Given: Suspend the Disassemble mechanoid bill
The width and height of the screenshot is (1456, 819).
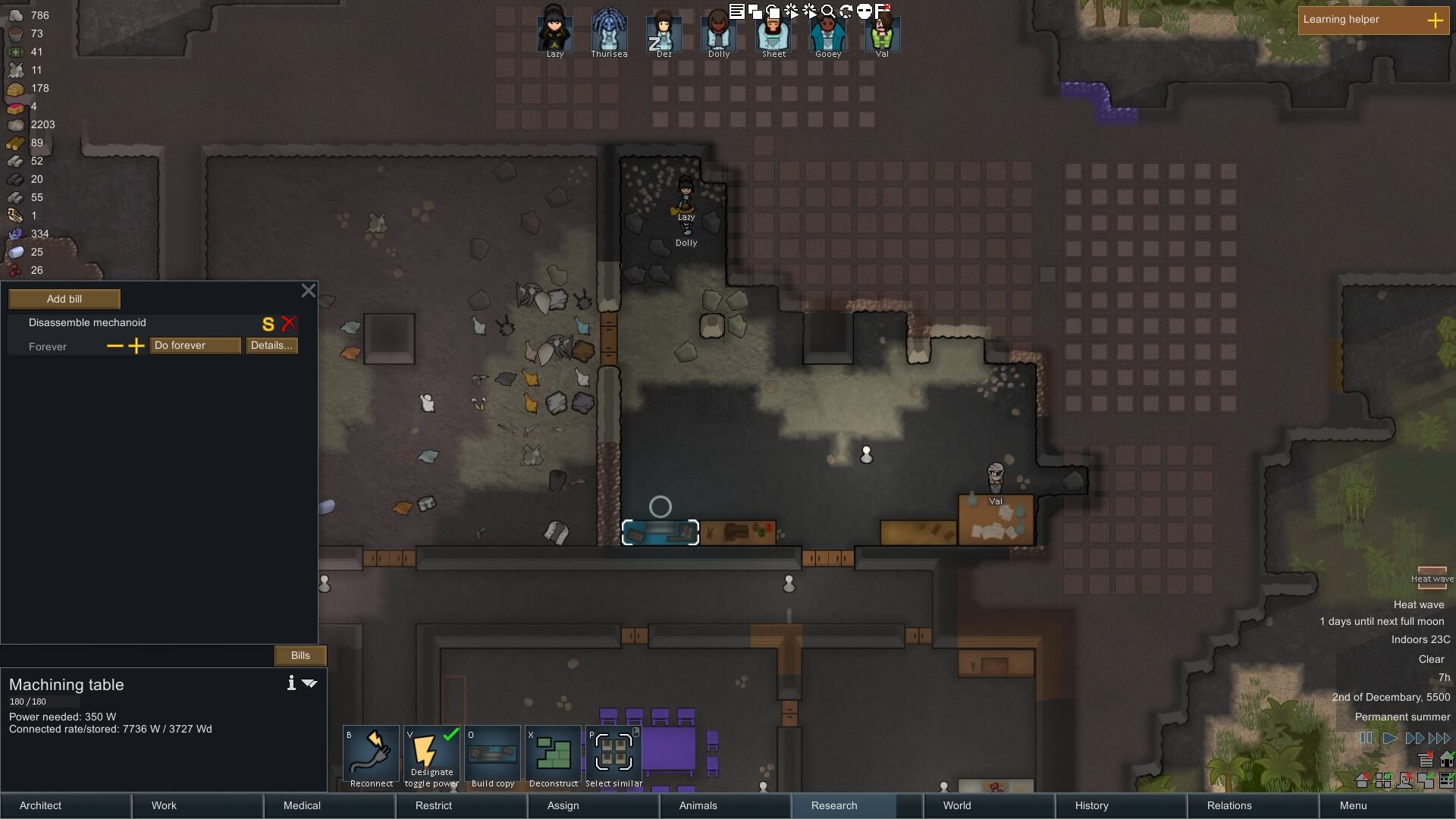Looking at the screenshot, I should pos(268,325).
